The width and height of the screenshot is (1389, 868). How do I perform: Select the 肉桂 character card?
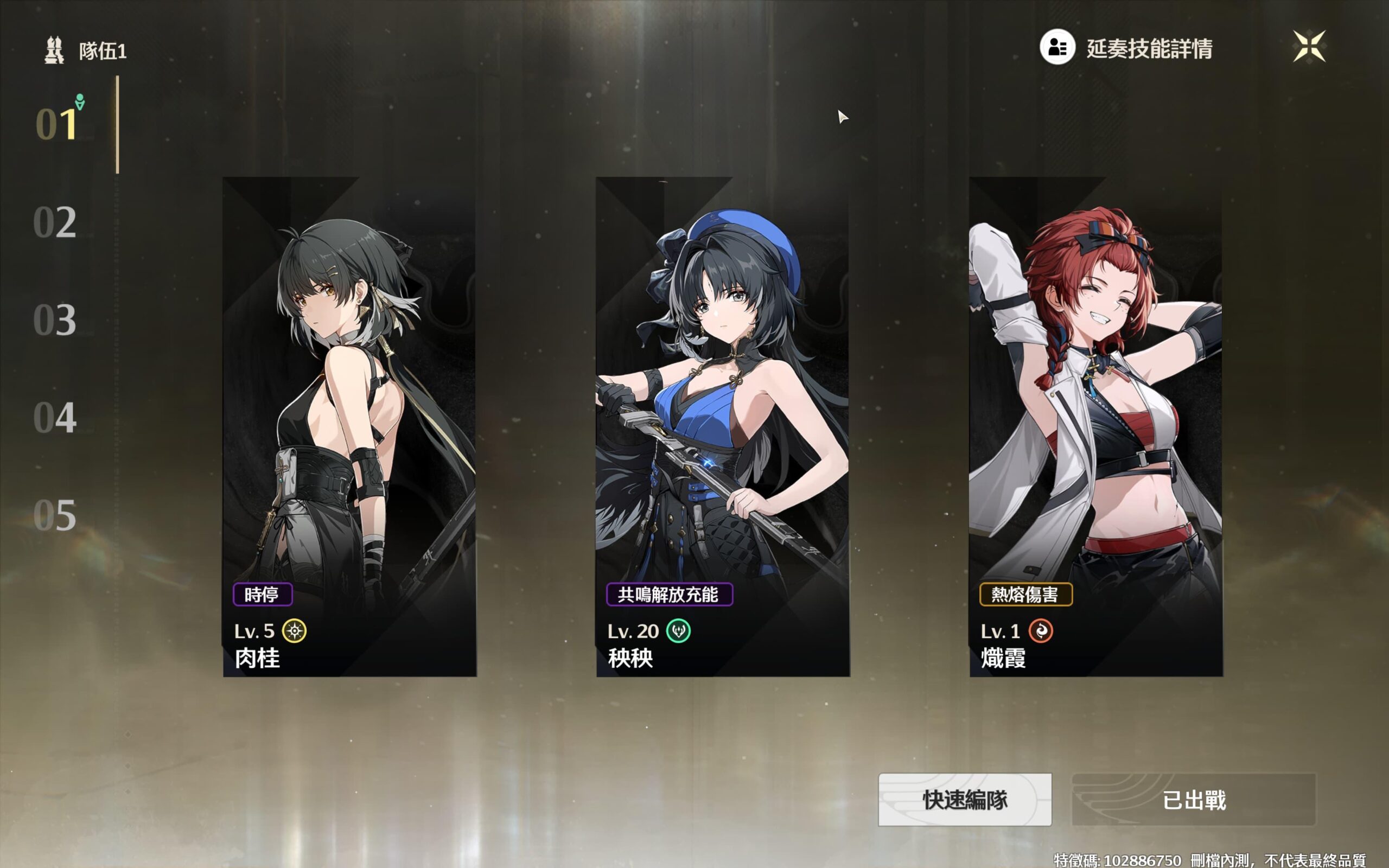coord(349,426)
